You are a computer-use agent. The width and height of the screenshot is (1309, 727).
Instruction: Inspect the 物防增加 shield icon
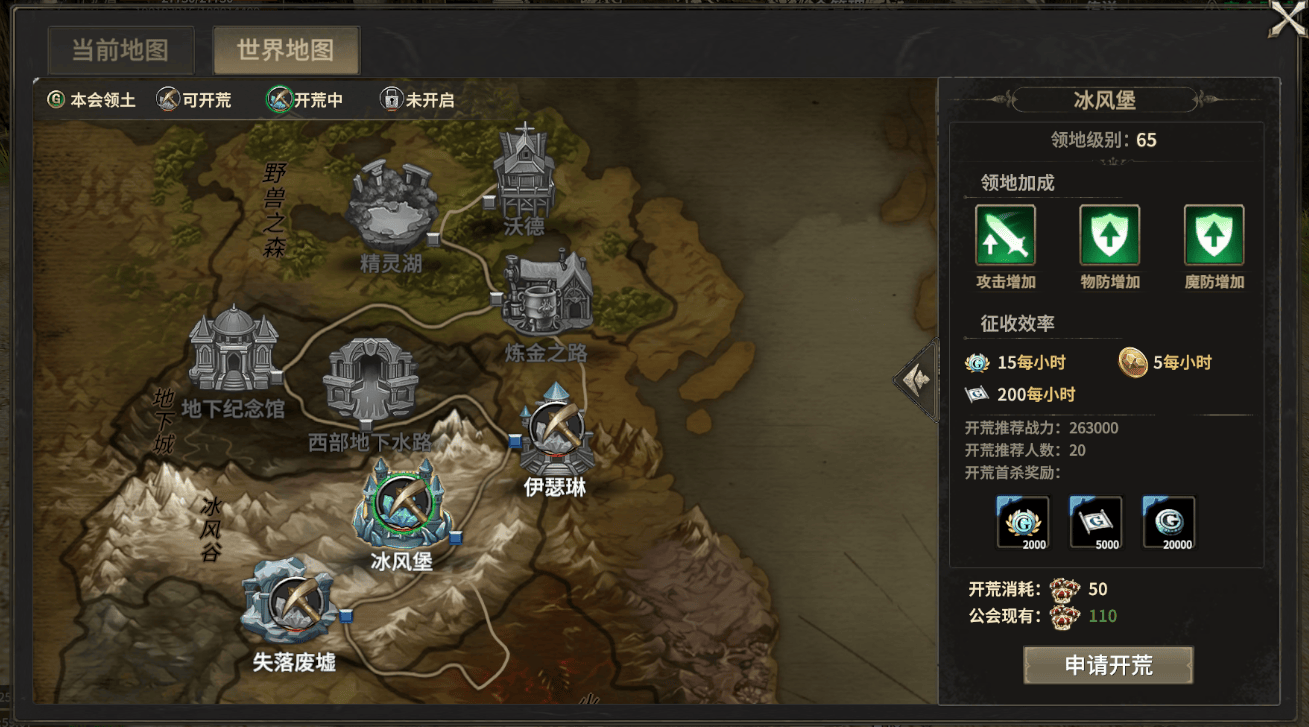[x=1109, y=235]
